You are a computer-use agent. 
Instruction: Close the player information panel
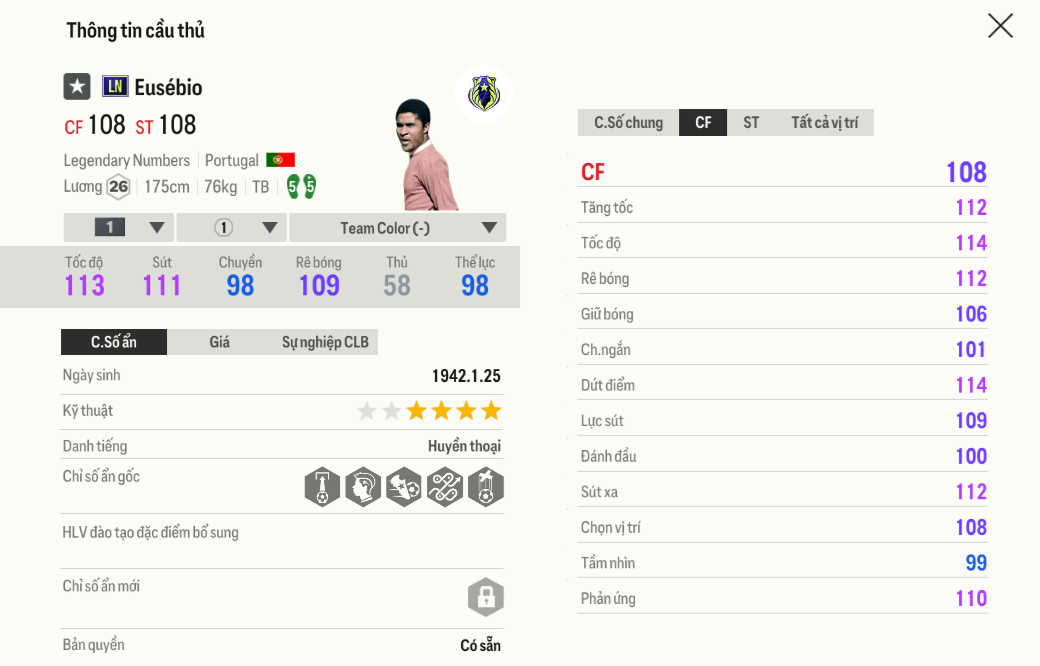1000,26
